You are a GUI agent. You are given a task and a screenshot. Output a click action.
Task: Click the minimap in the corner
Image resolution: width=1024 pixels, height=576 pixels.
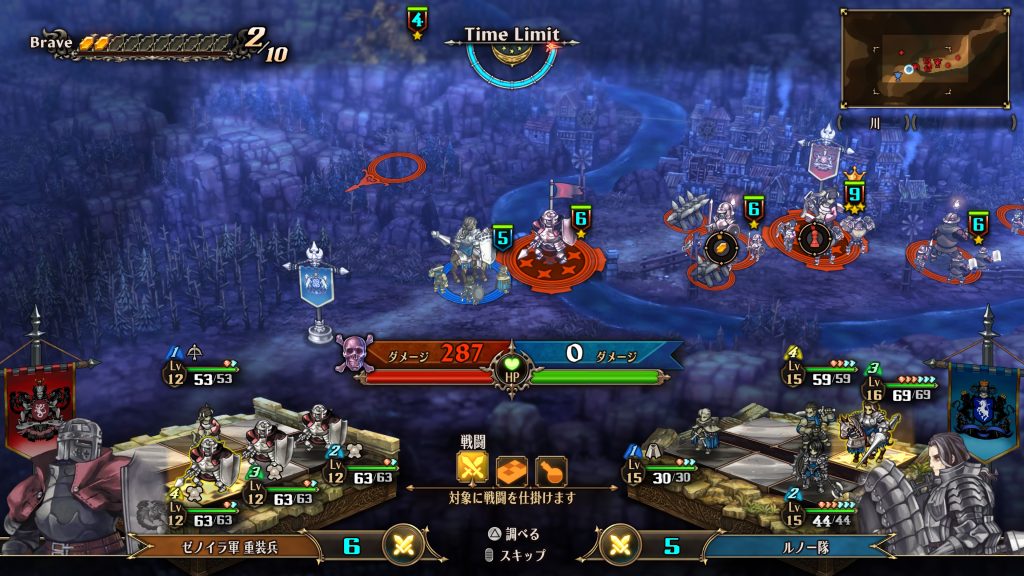(x=925, y=58)
